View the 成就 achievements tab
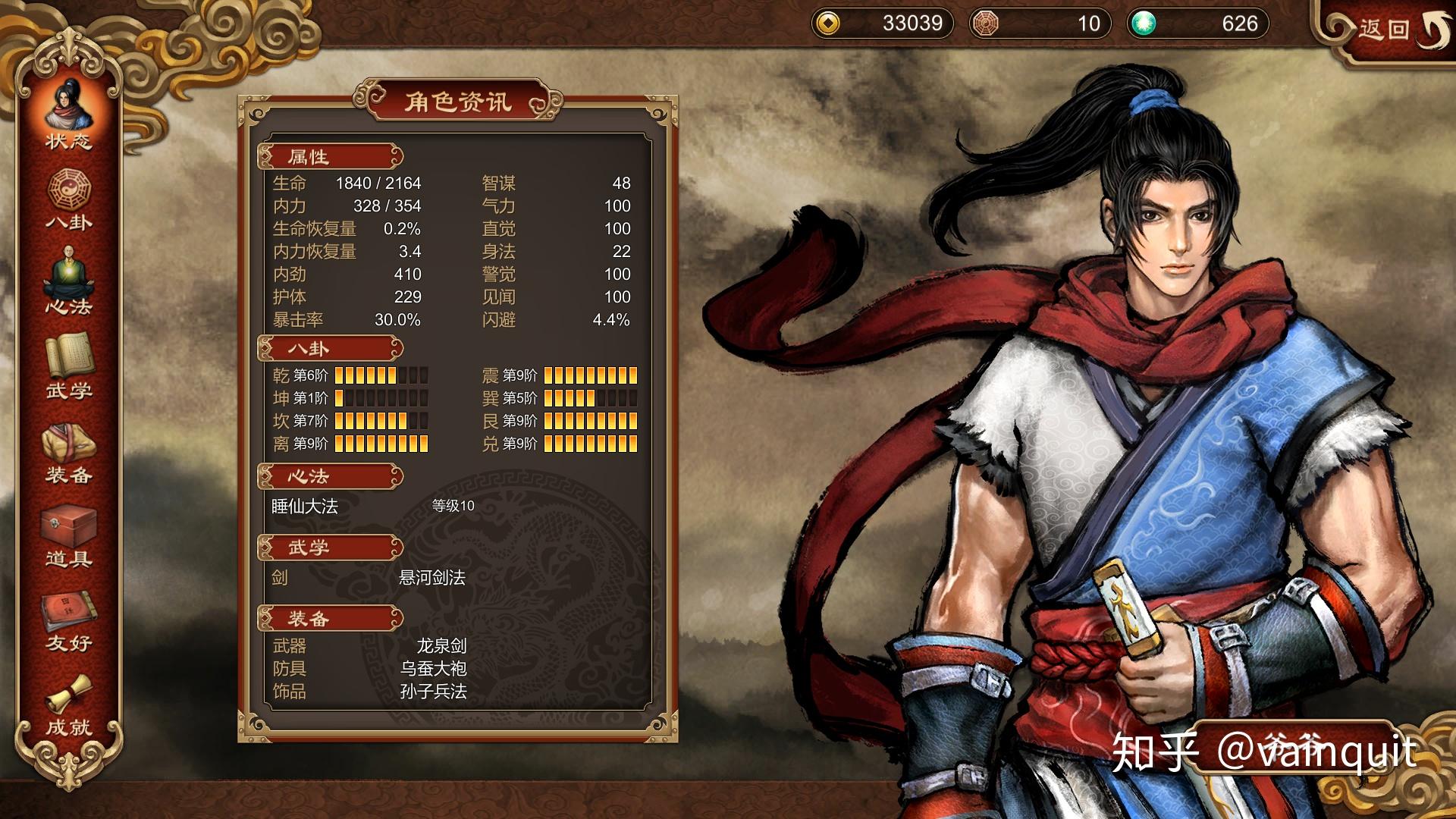The width and height of the screenshot is (1456, 819). 68,705
